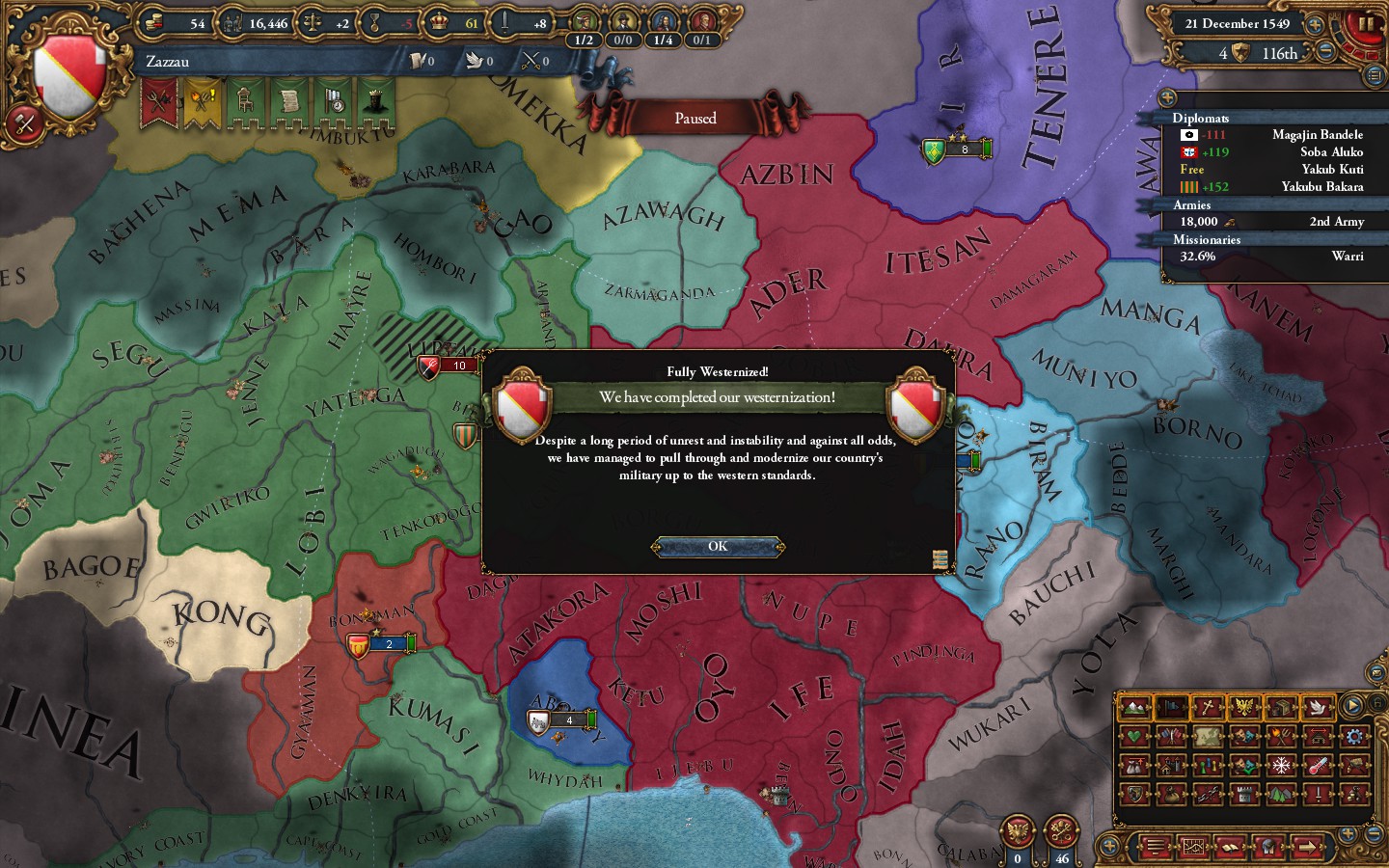Click OK on the Fully Westernized event
The image size is (1389, 868).
(716, 547)
